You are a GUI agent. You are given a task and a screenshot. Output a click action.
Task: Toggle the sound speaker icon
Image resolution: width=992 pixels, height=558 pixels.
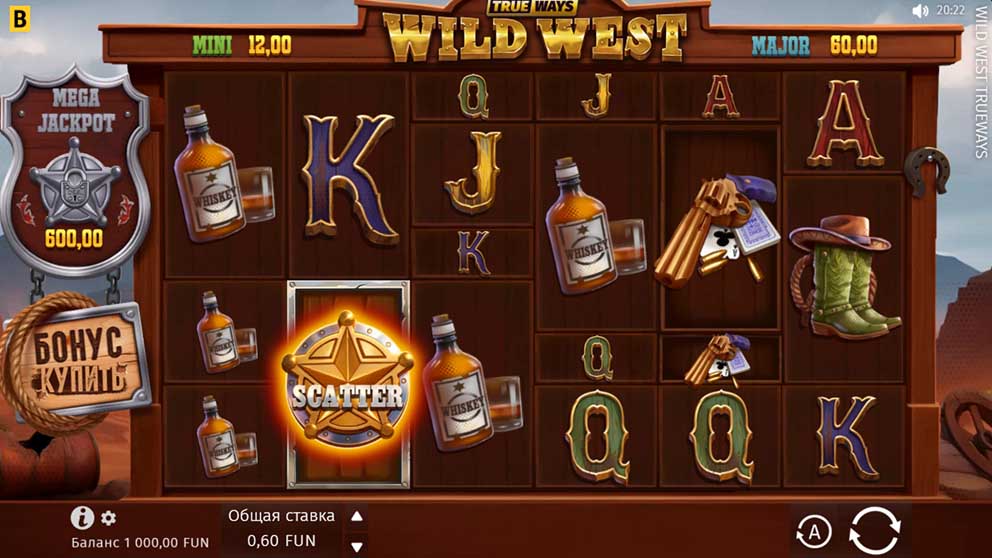(920, 11)
